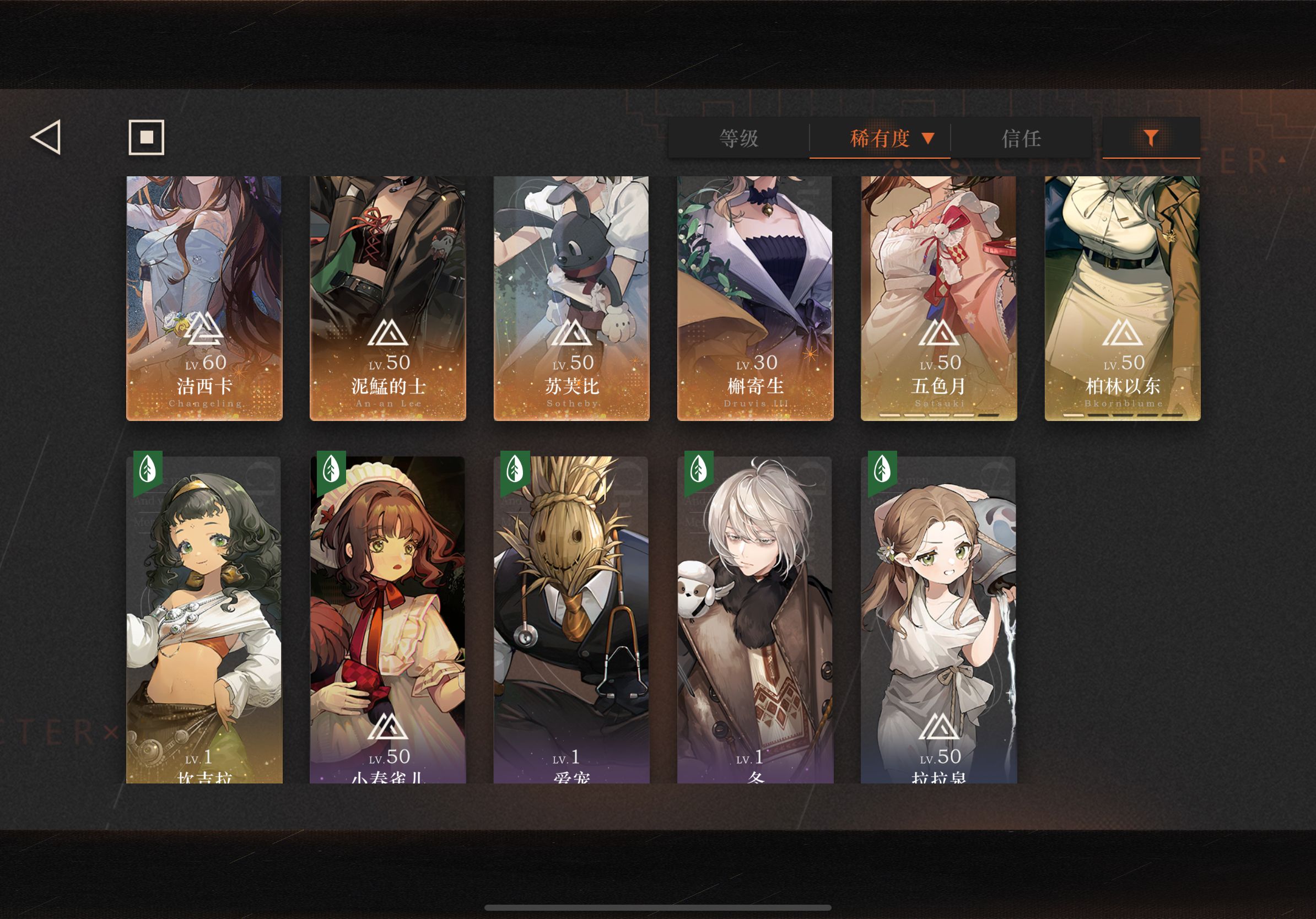
Task: View the 拉拉泉 water jug girl card
Action: [x=939, y=619]
